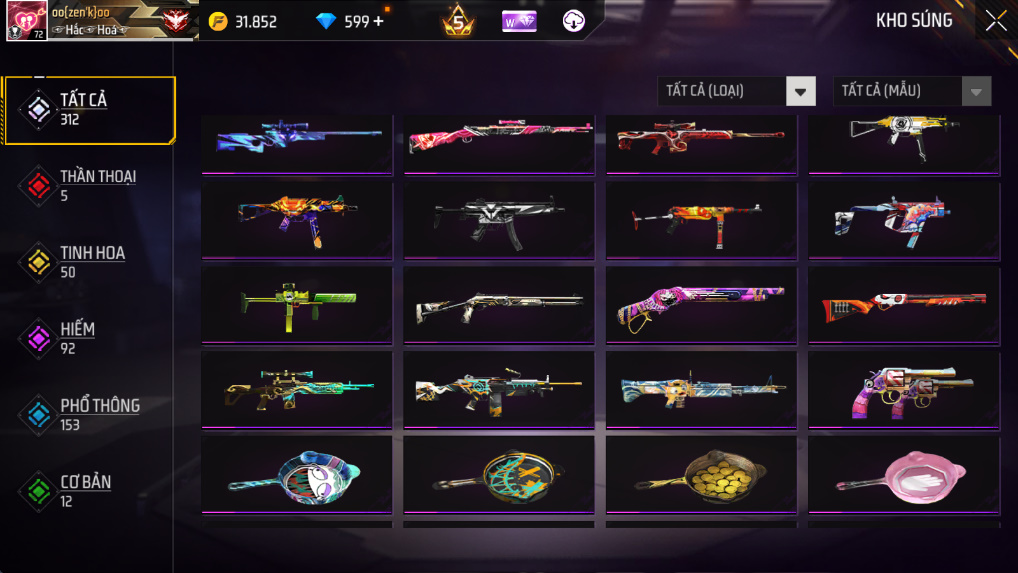
Task: Select the green and yellow gun skin
Action: (297, 304)
